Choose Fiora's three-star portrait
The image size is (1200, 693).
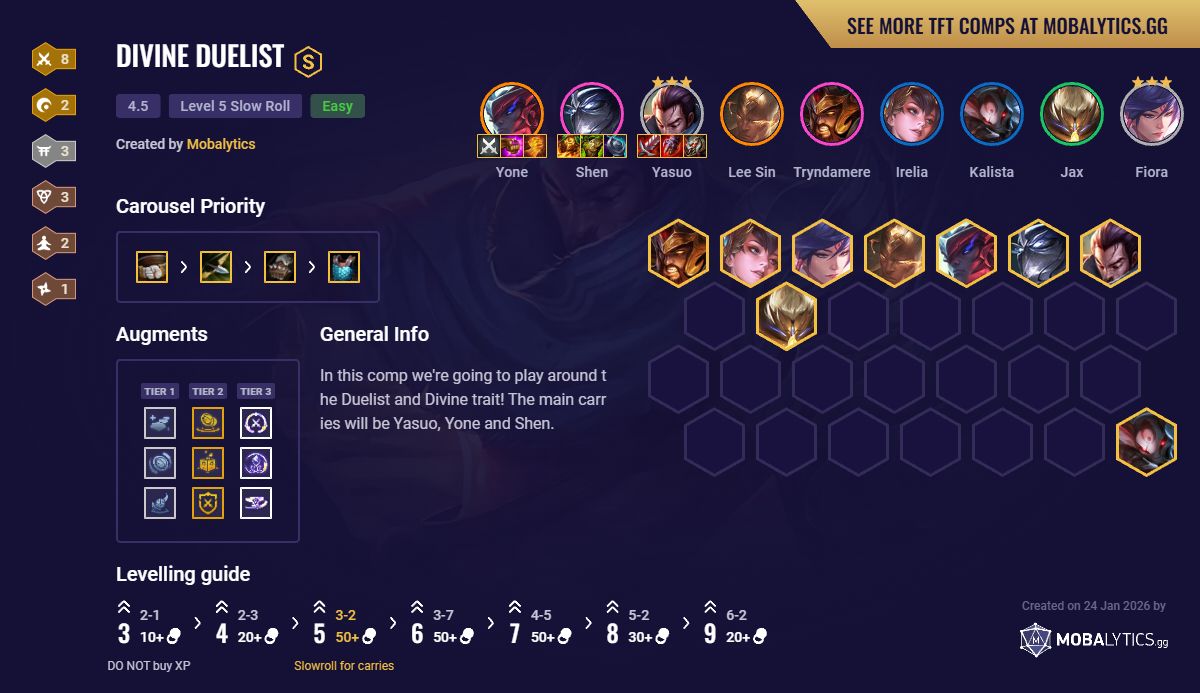(1152, 113)
